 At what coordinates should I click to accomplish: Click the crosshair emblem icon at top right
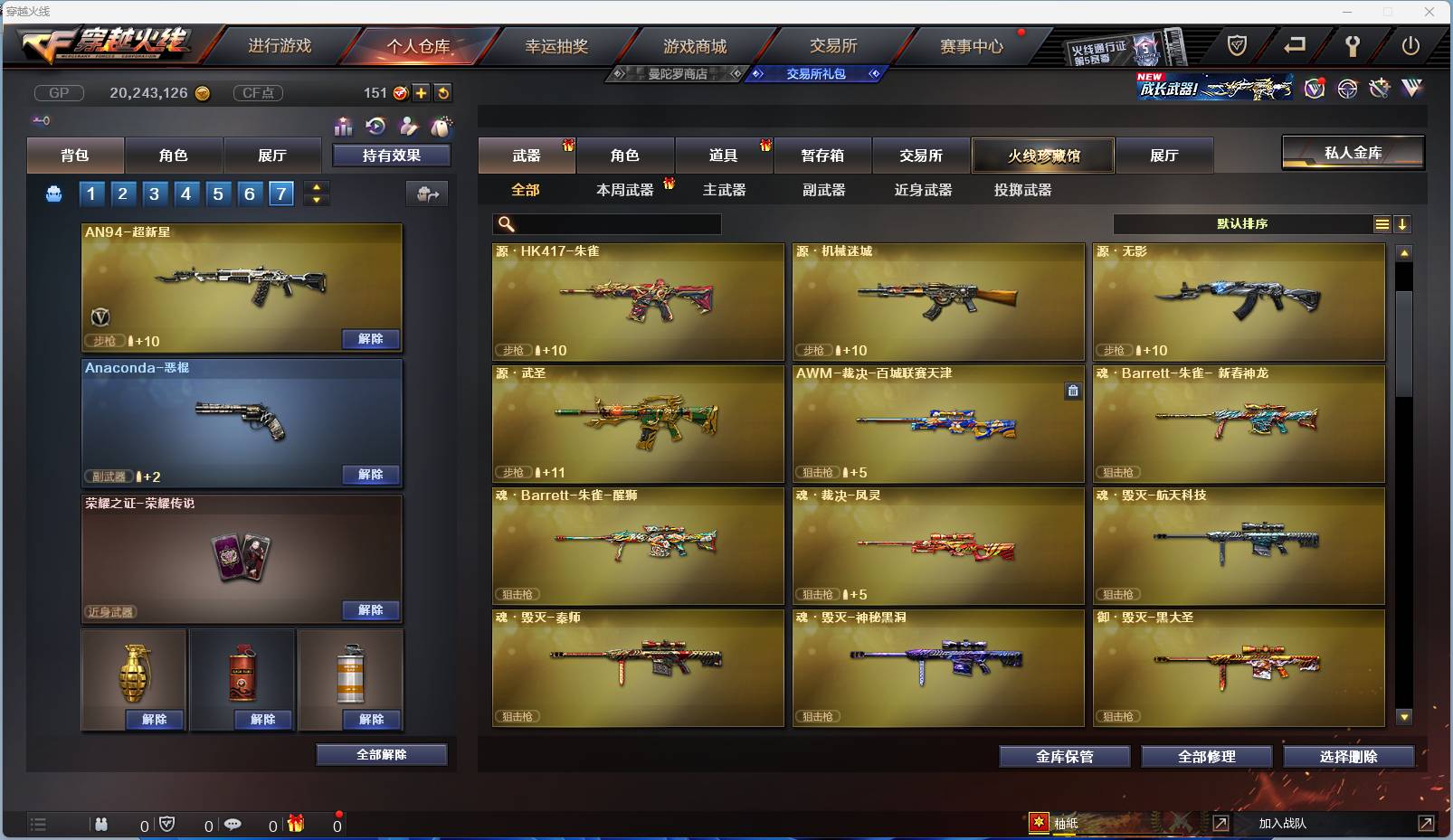coord(1348,89)
